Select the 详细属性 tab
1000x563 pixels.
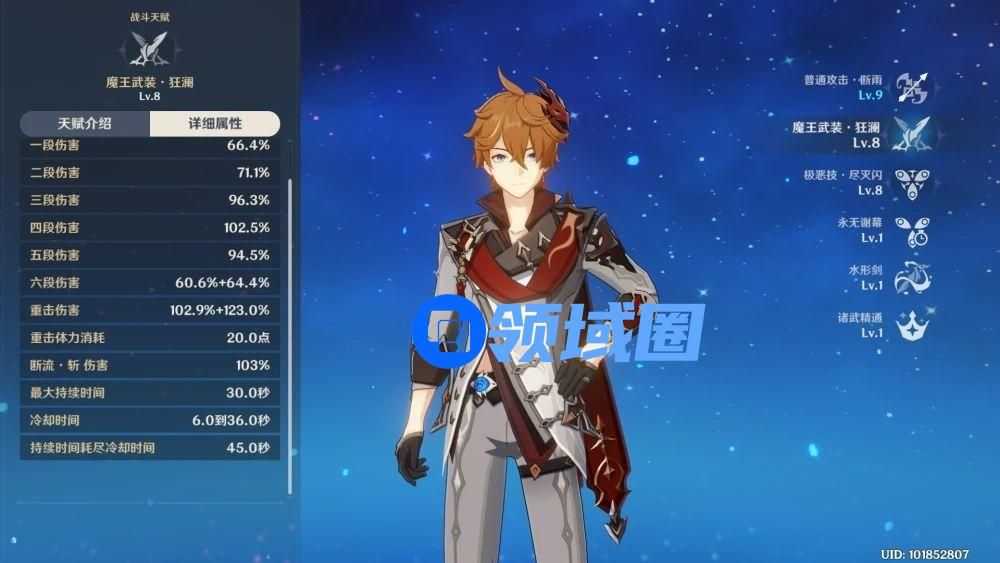click(x=214, y=124)
